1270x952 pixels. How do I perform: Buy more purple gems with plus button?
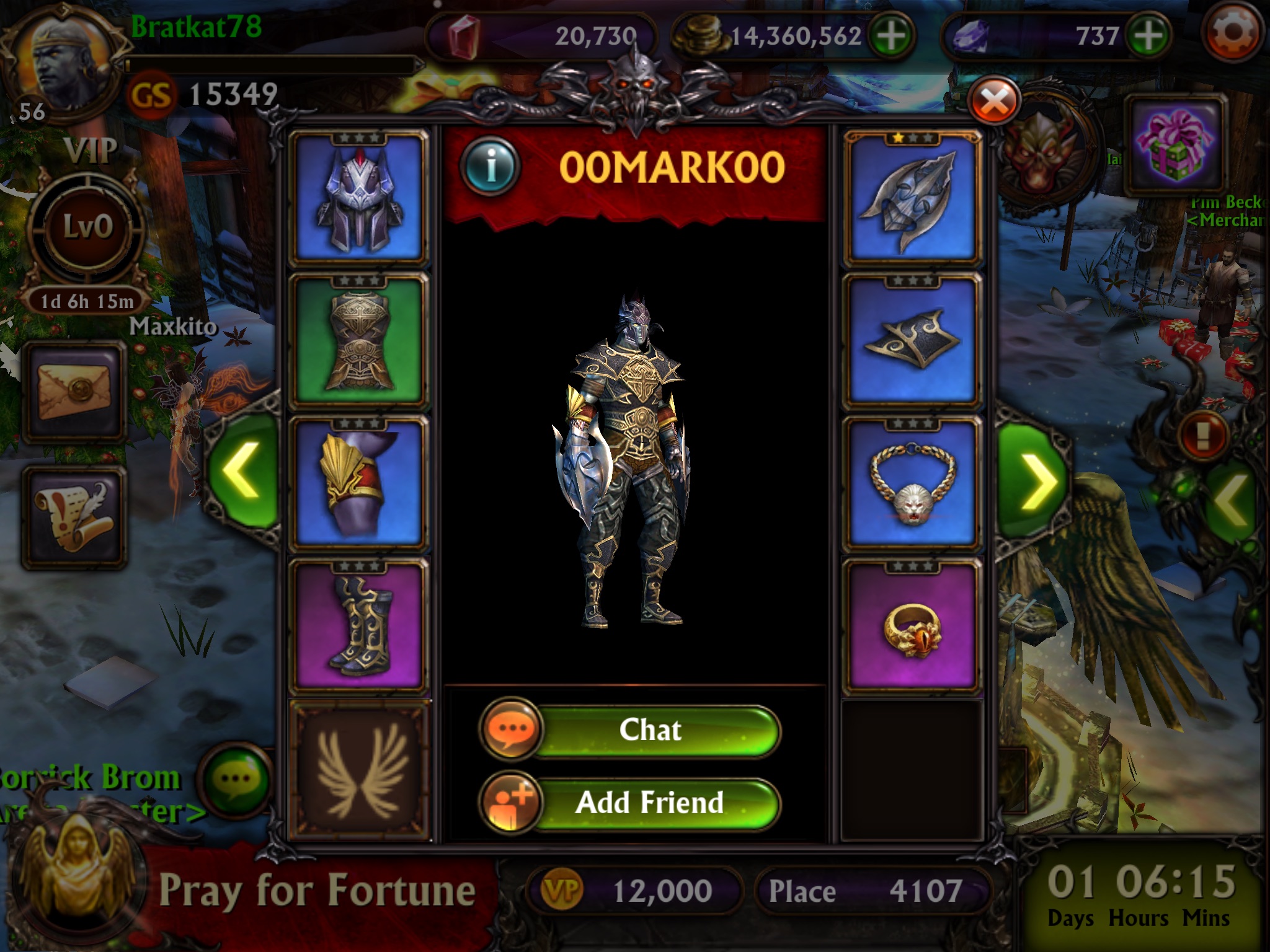[1148, 35]
